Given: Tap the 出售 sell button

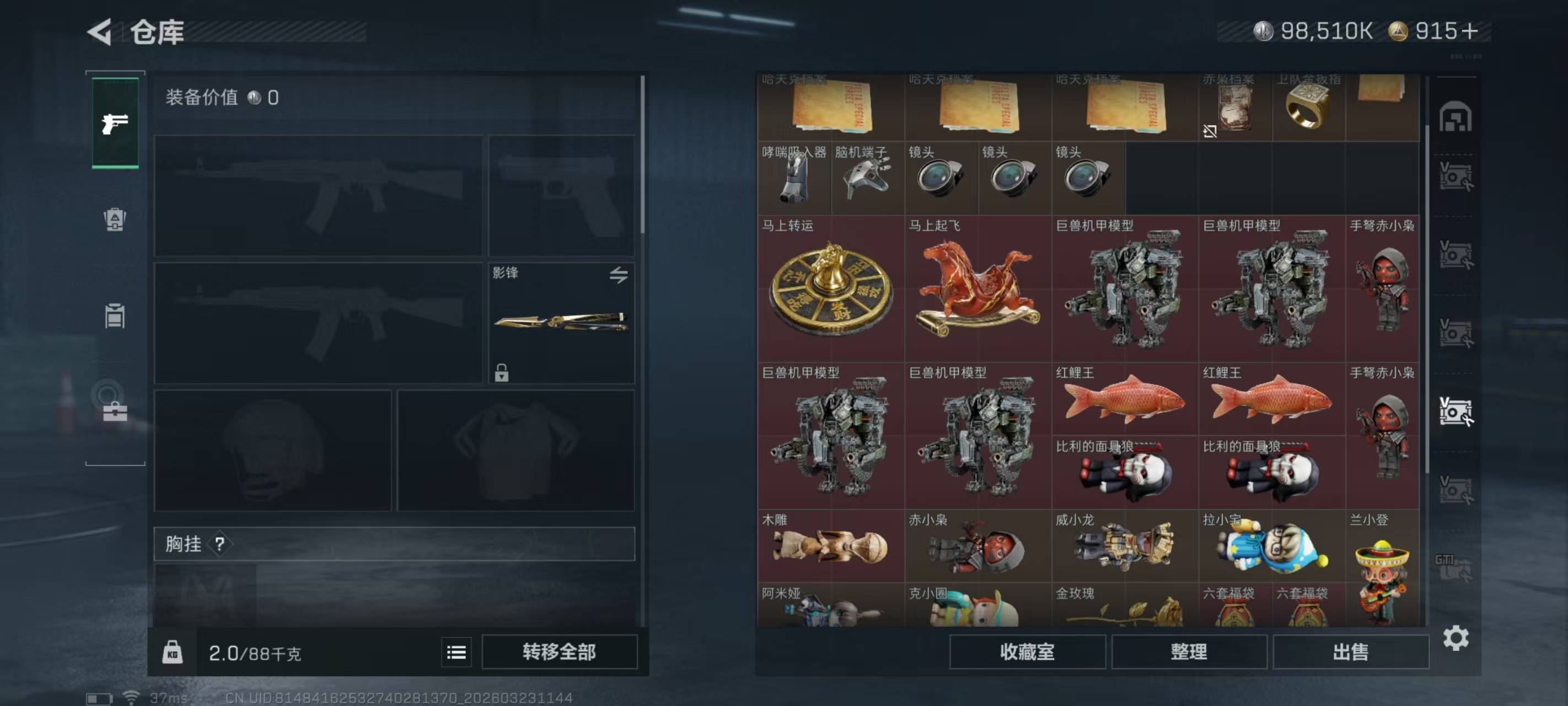Looking at the screenshot, I should pyautogui.click(x=1350, y=652).
